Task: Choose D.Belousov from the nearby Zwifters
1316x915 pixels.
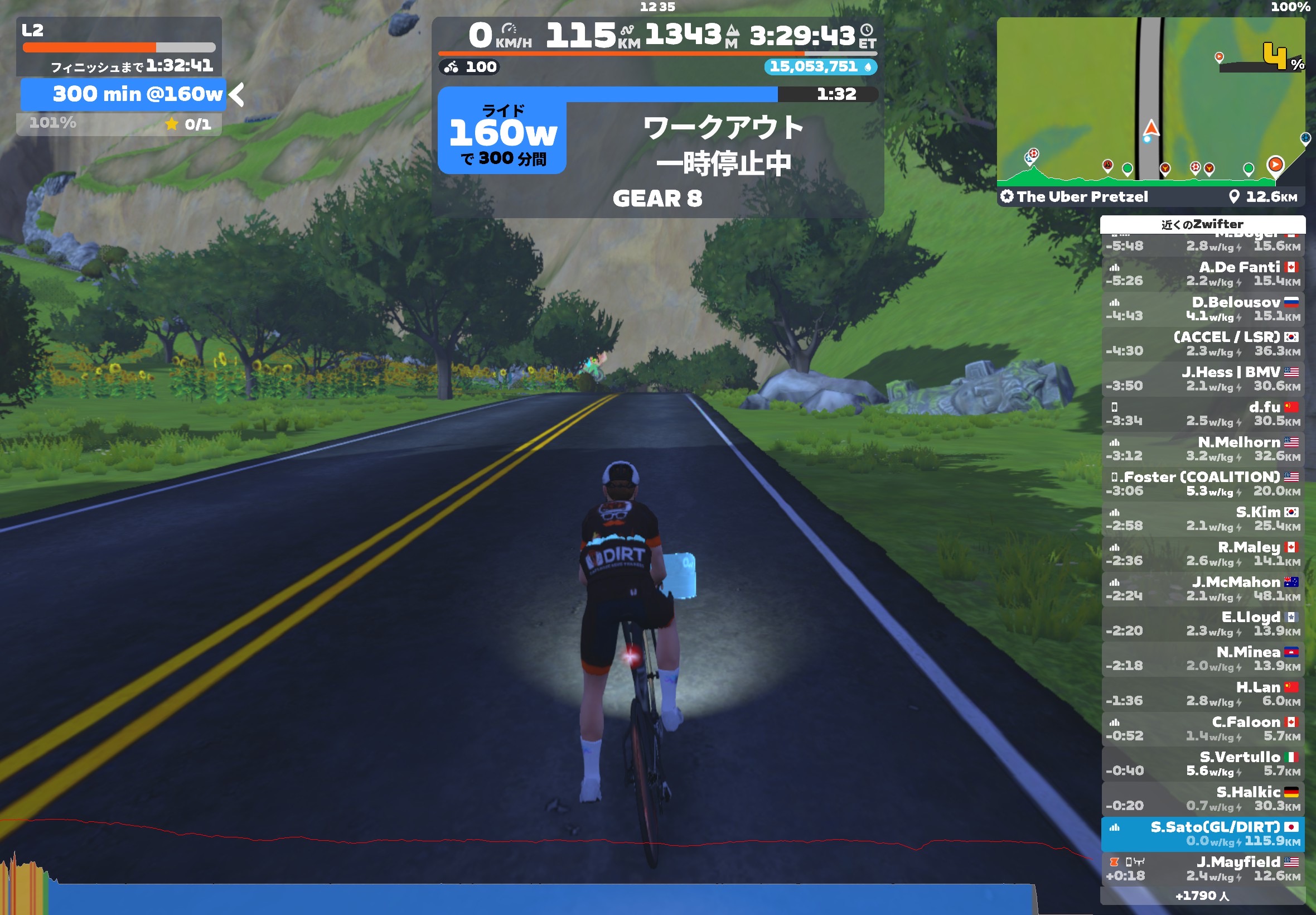Action: pos(1202,309)
